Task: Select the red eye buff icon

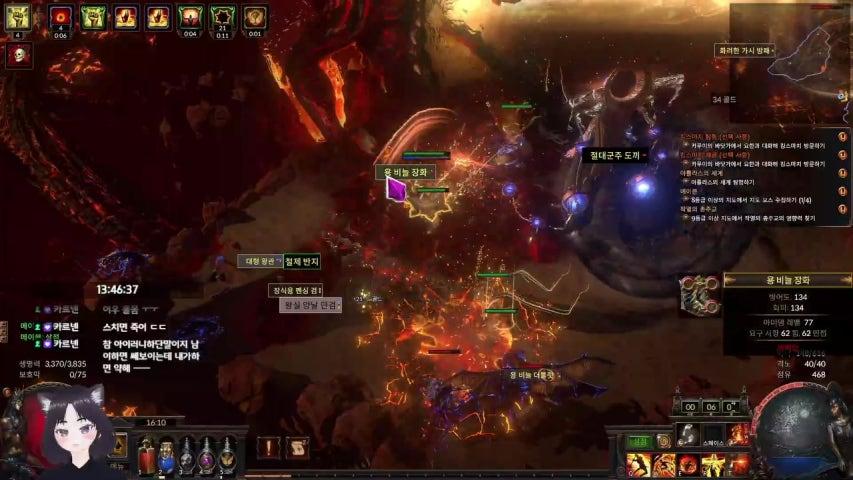Action: point(60,17)
